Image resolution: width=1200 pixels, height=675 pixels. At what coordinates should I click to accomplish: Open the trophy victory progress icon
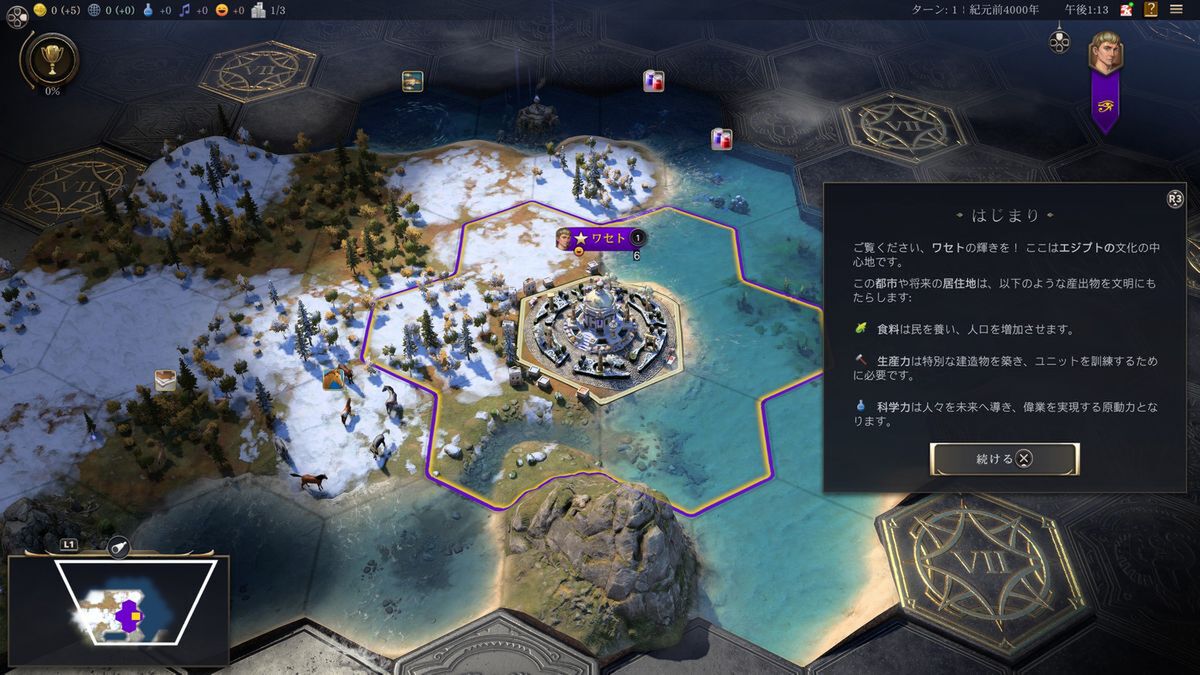[x=48, y=60]
